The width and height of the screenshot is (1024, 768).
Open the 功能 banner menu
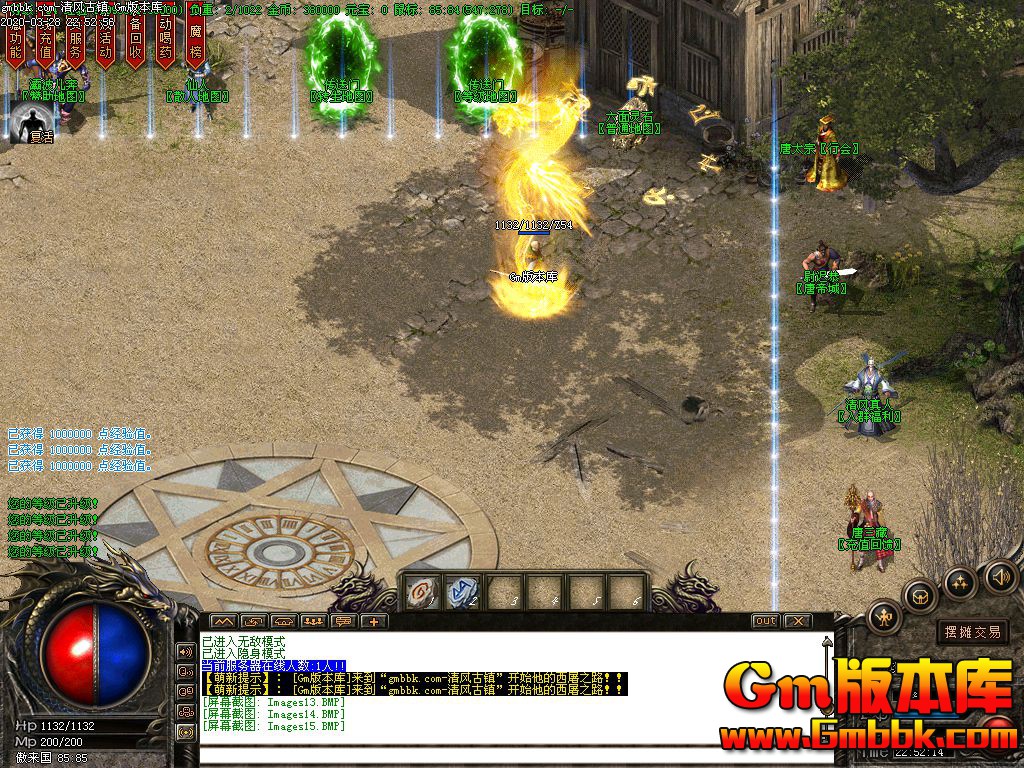15,43
